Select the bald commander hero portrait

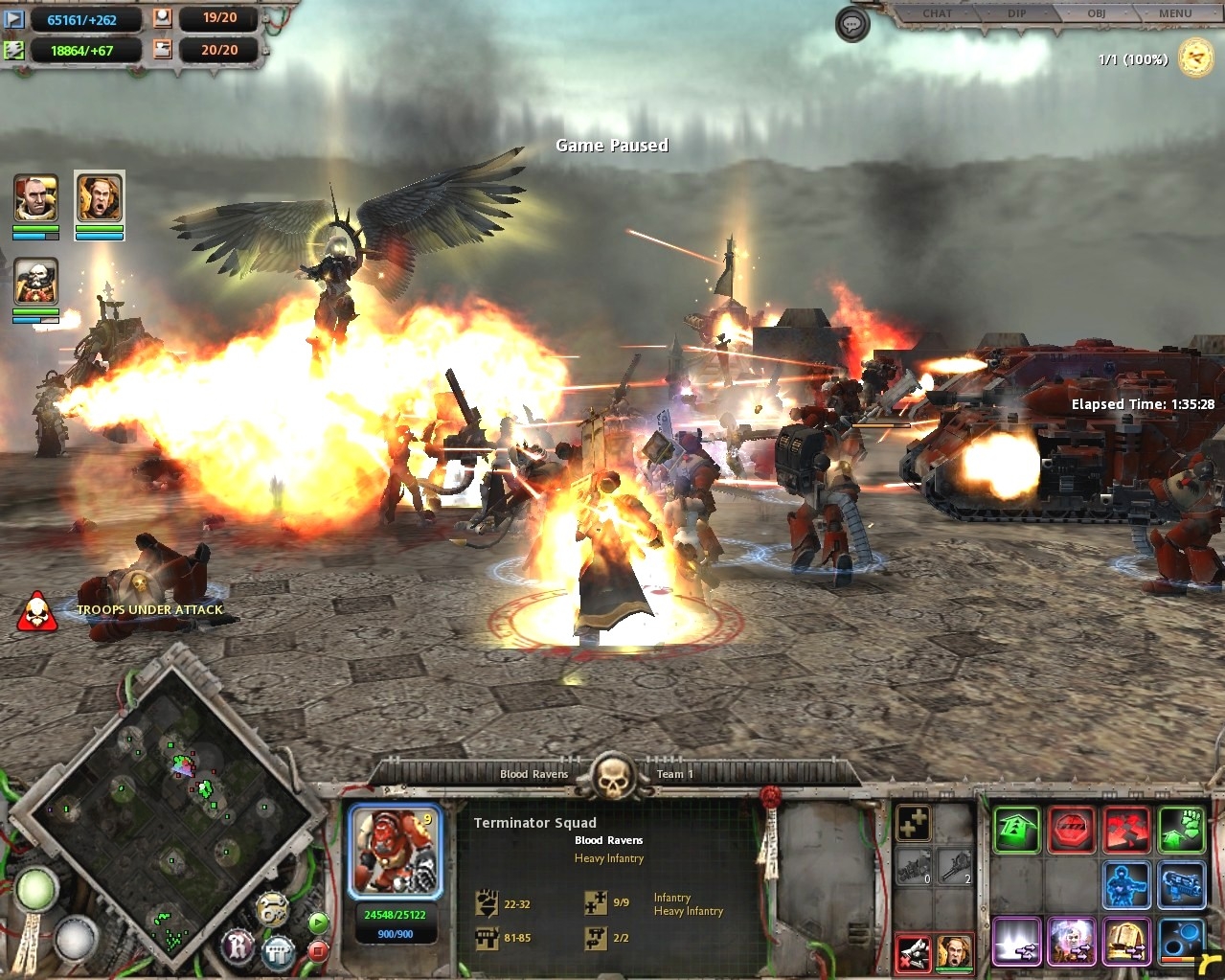pos(36,198)
